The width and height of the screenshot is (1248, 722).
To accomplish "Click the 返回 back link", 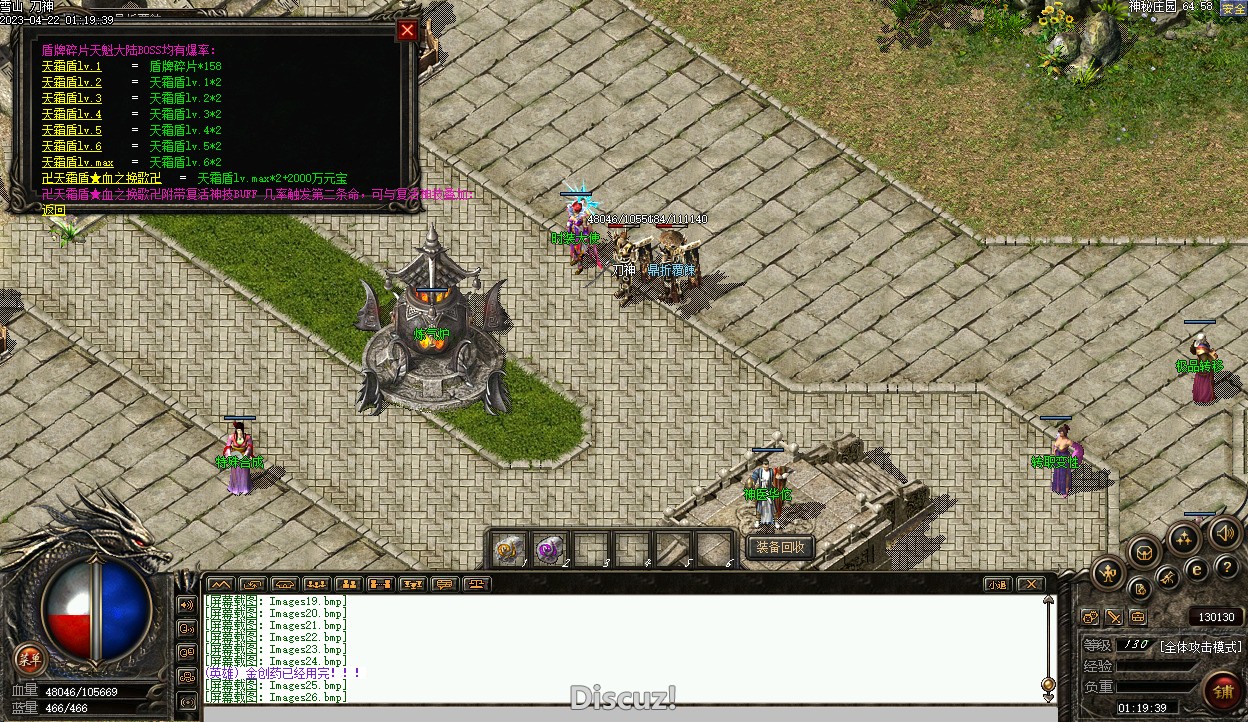I will [x=54, y=211].
